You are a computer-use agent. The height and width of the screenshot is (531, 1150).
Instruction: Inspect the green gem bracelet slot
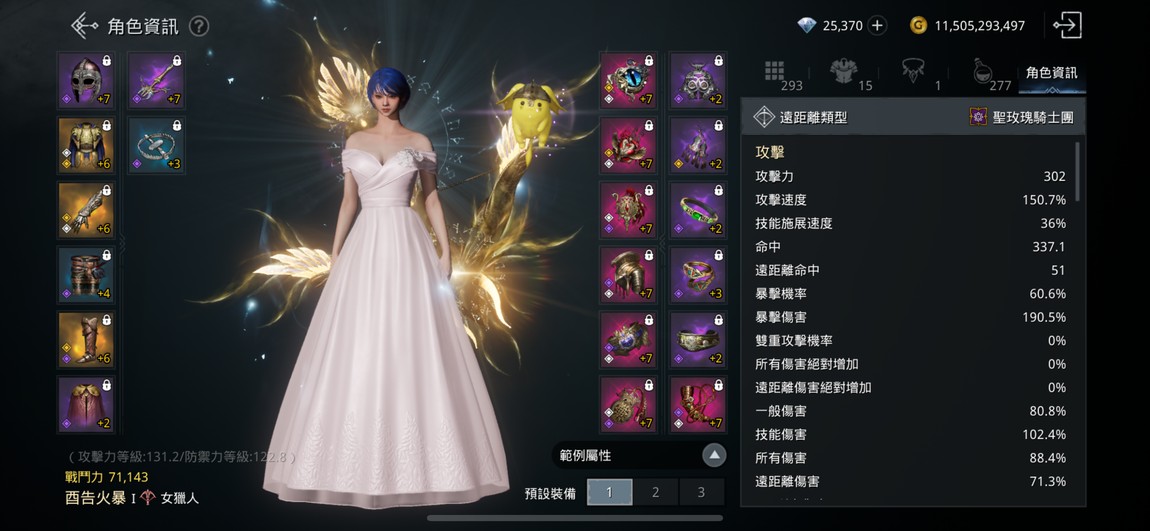pyautogui.click(x=697, y=210)
